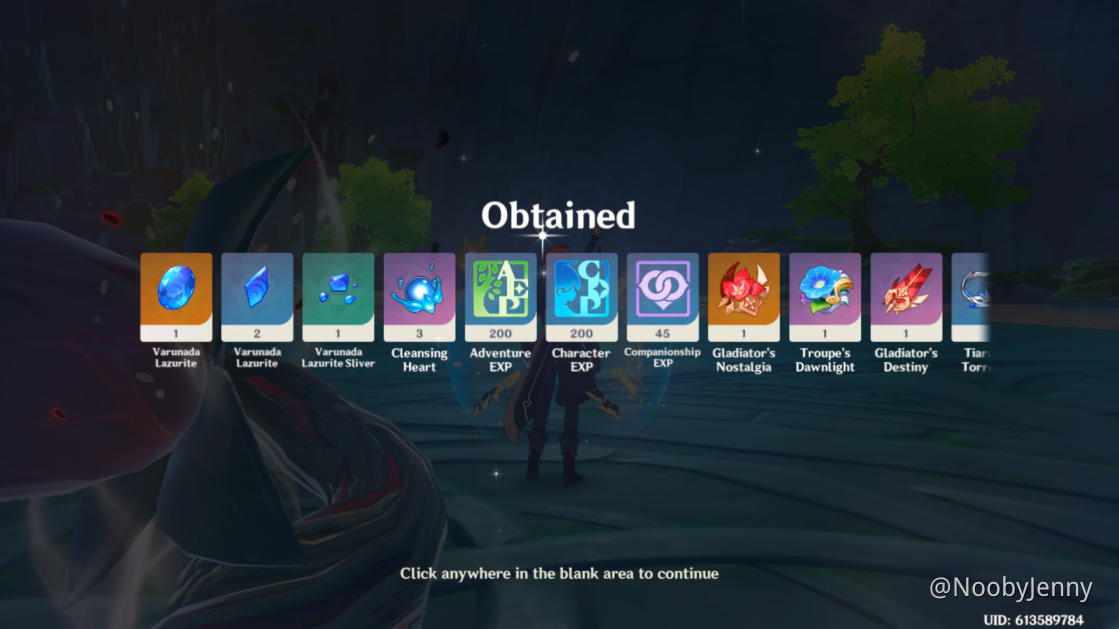The image size is (1119, 629).
Task: Select the Troupe's Dawnlight flower artifact
Action: pyautogui.click(x=825, y=290)
